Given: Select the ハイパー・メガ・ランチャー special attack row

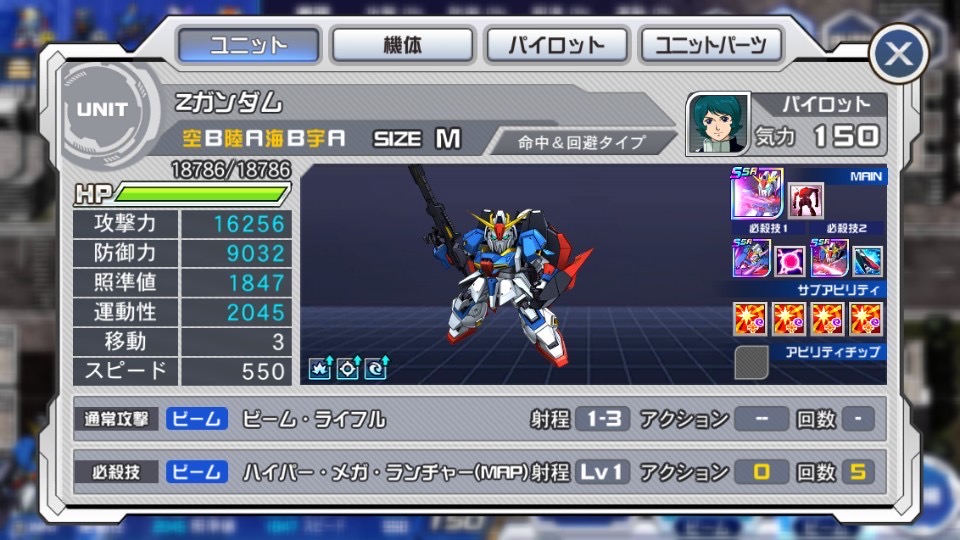Looking at the screenshot, I should (x=480, y=471).
